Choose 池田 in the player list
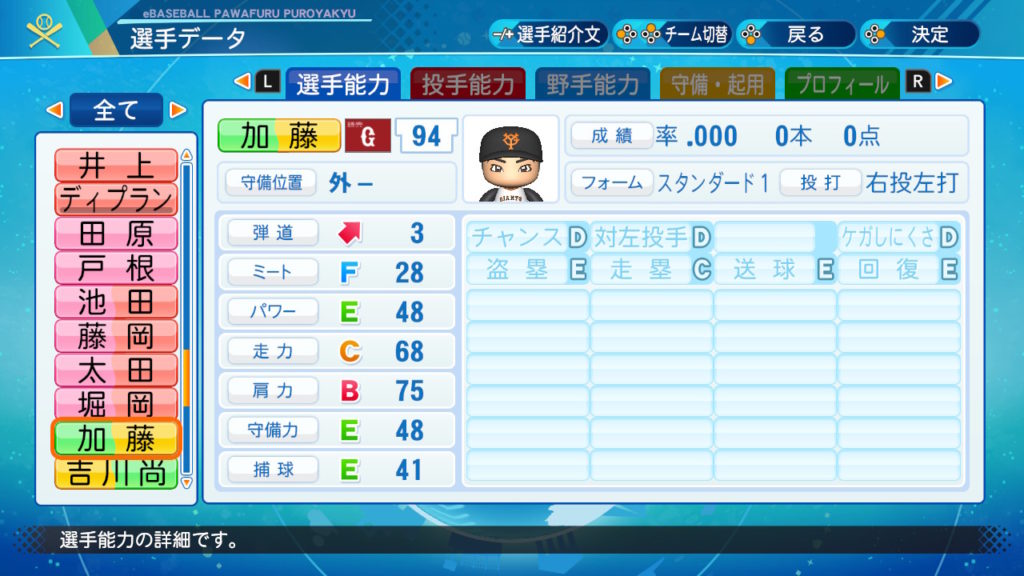Image resolution: width=1024 pixels, height=576 pixels. click(x=116, y=302)
